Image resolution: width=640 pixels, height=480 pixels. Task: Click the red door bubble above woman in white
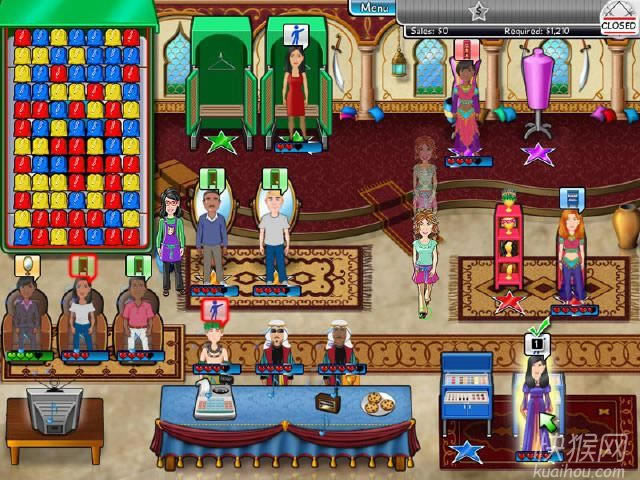(82, 266)
